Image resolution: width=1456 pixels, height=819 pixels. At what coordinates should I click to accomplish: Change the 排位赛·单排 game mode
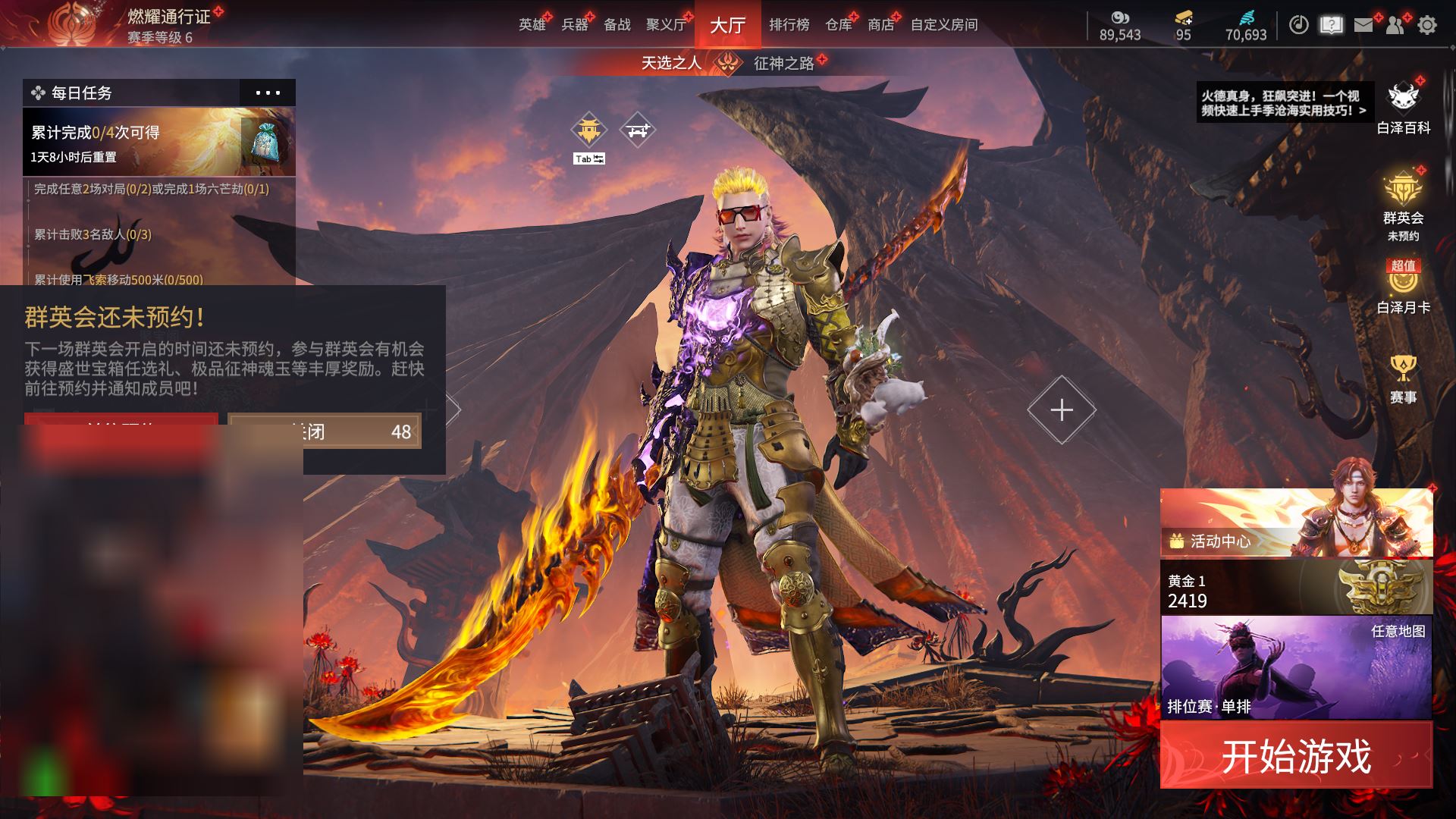(1296, 667)
